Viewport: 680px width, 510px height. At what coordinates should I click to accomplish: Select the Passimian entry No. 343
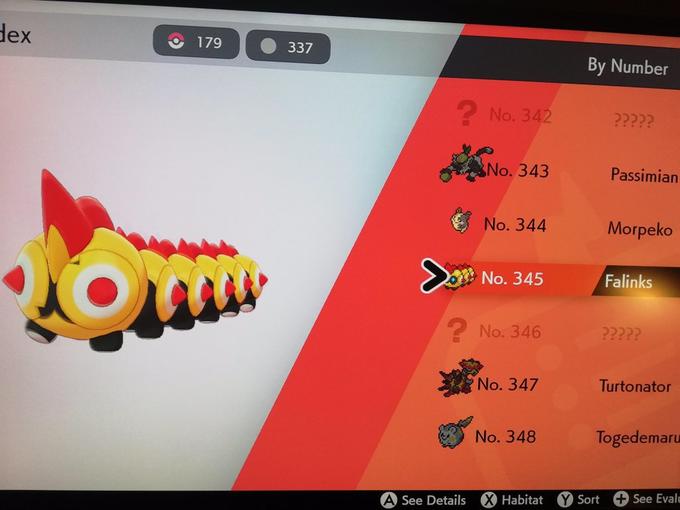[x=560, y=172]
